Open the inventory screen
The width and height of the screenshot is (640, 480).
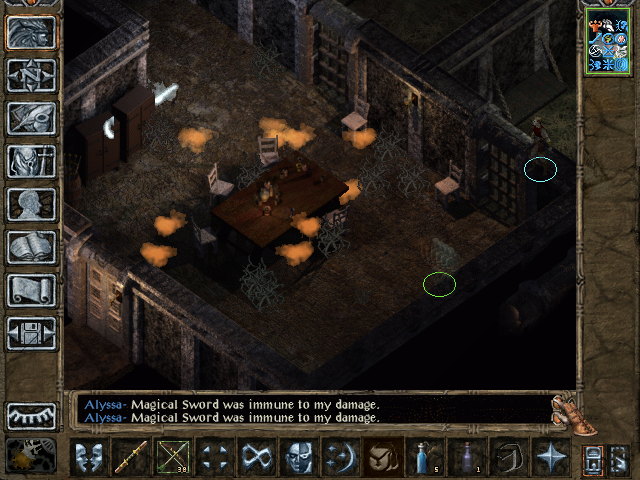coord(31,160)
